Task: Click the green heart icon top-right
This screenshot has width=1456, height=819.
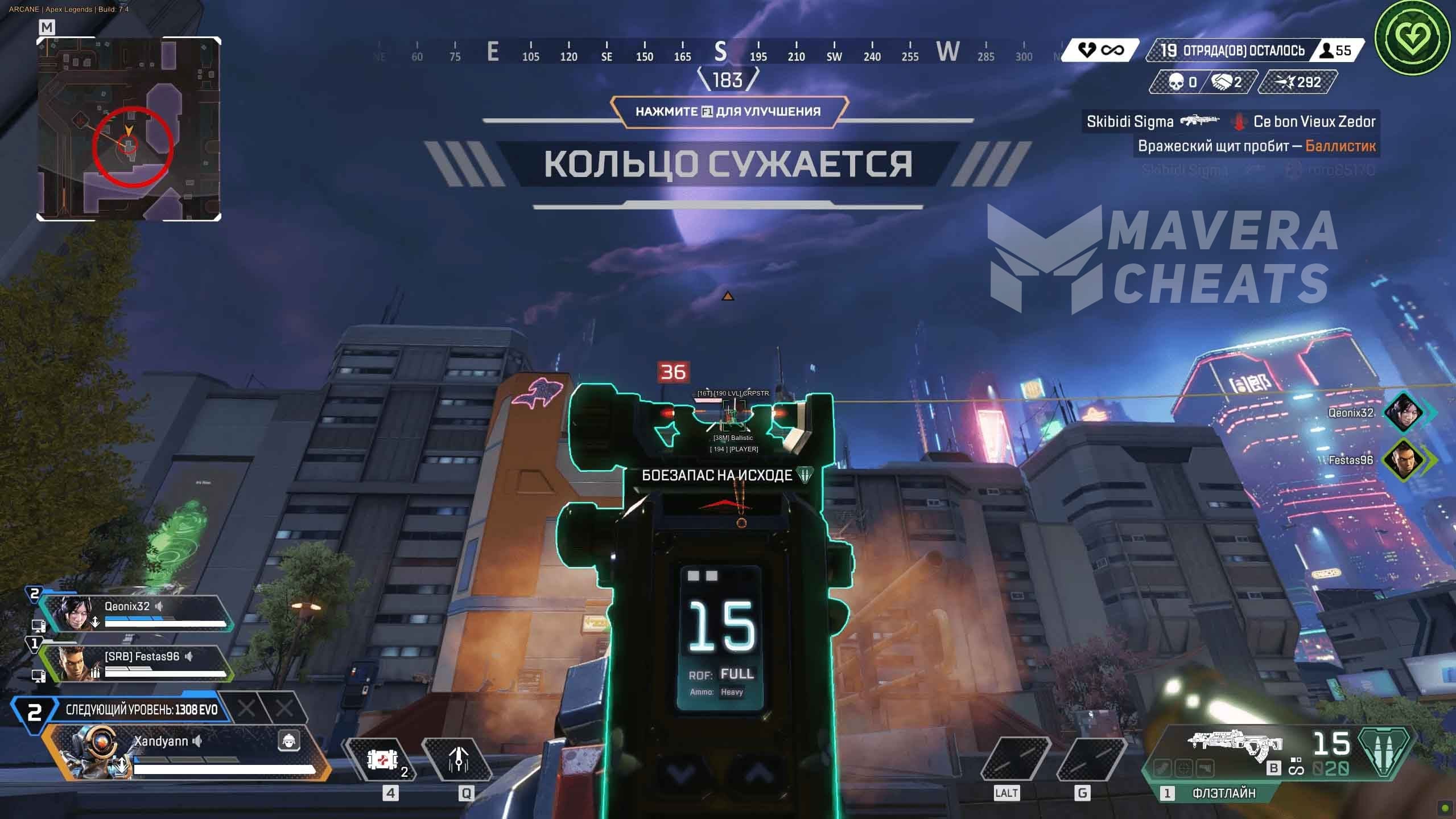Action: (1412, 38)
